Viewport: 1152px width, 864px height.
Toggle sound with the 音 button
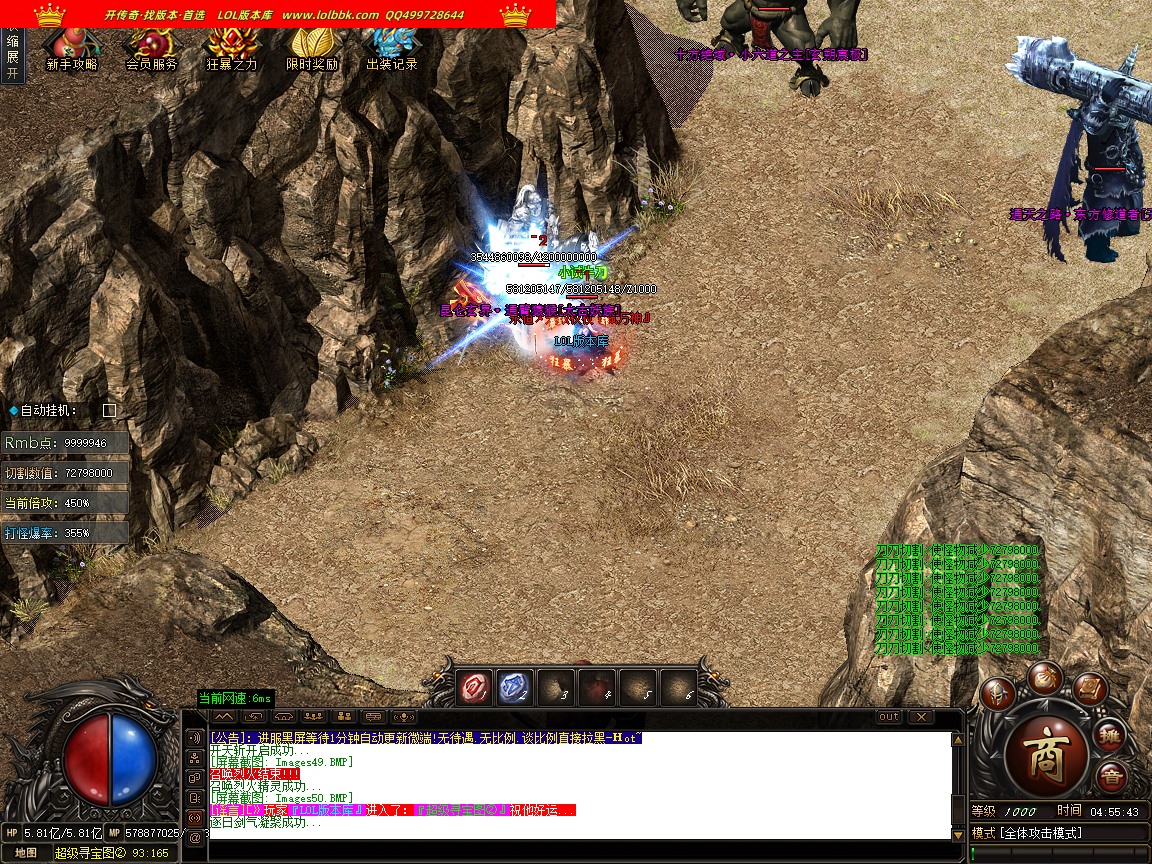tap(1110, 777)
